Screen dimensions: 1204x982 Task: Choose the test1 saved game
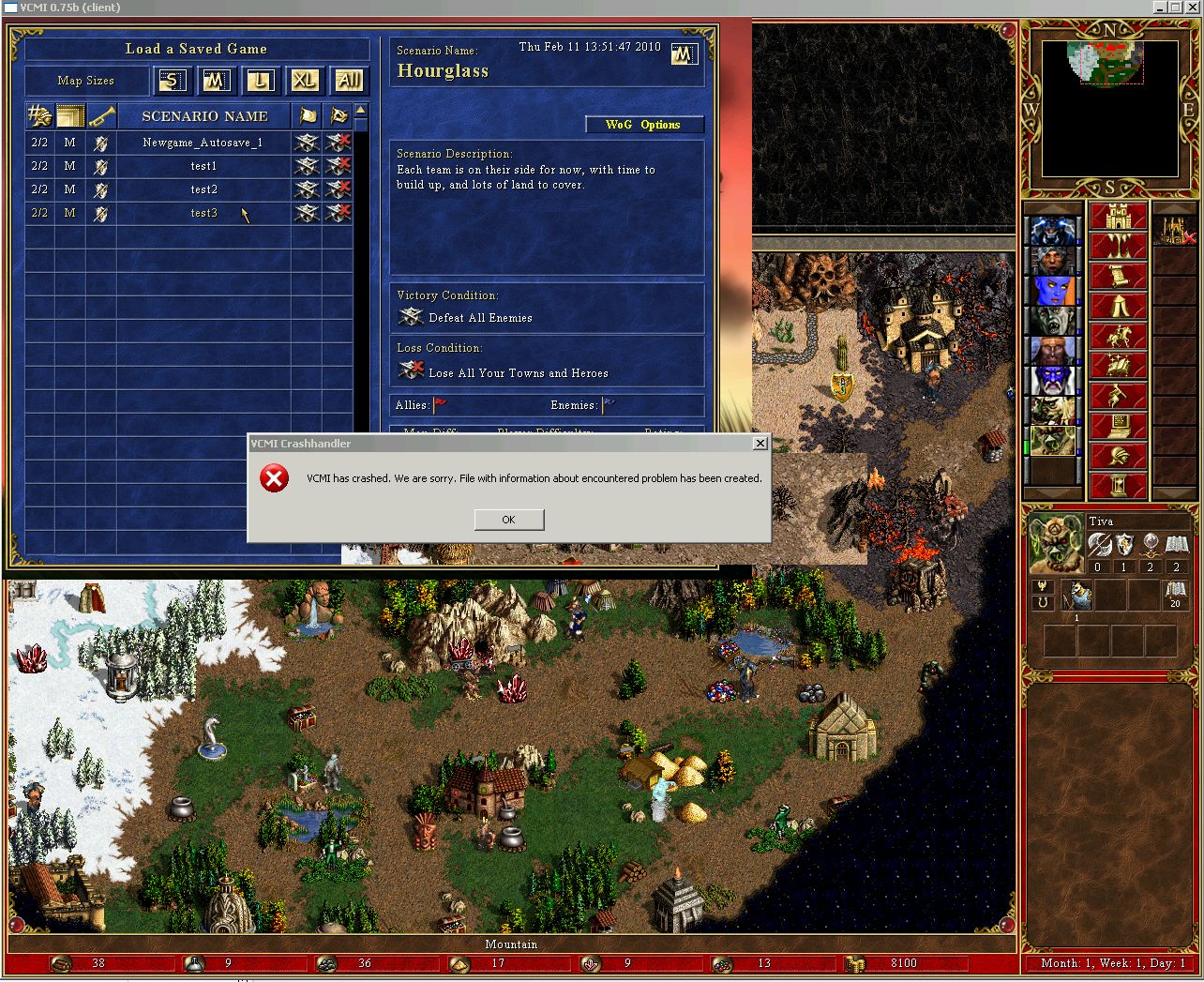pos(203,166)
